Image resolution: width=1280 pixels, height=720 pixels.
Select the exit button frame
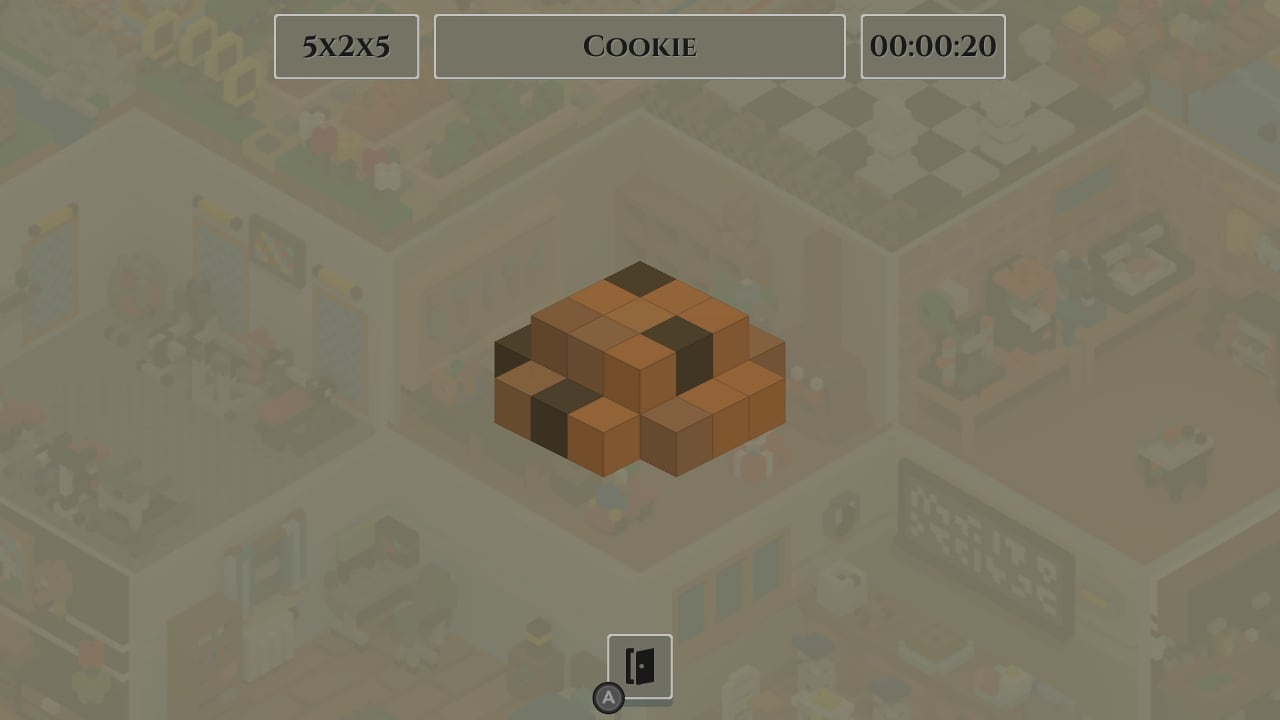[640, 666]
